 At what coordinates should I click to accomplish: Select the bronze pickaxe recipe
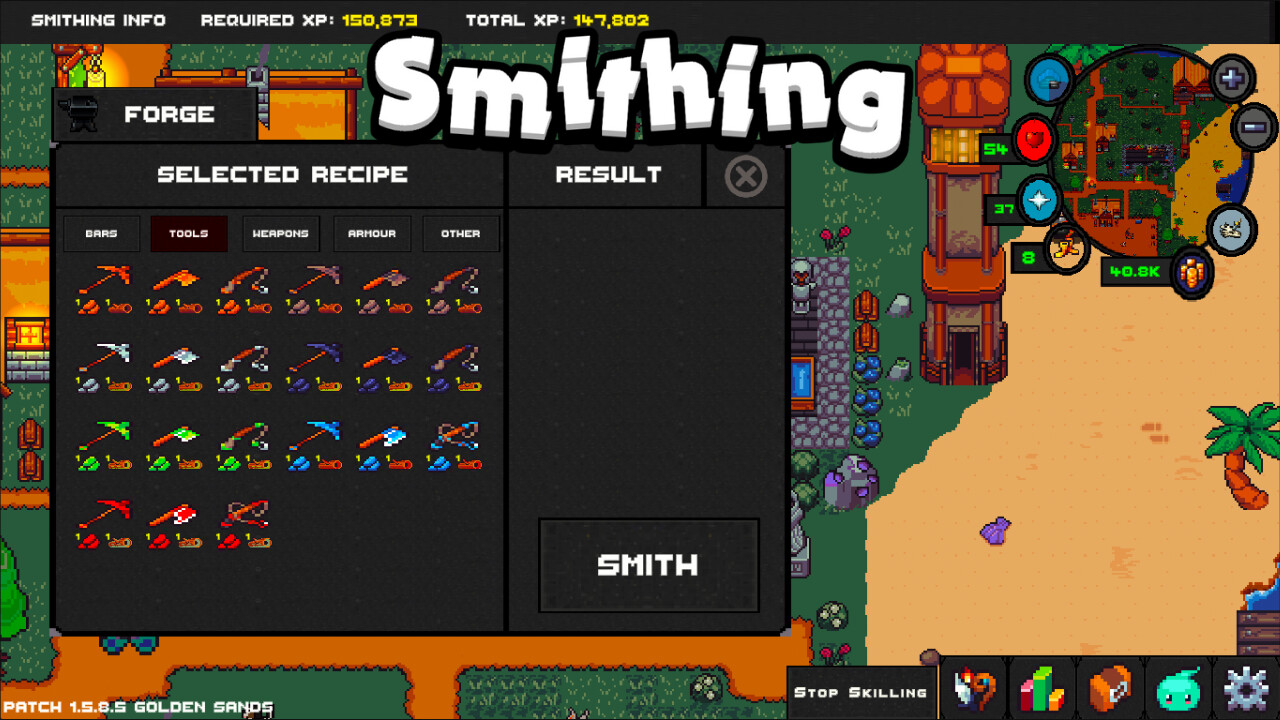105,287
